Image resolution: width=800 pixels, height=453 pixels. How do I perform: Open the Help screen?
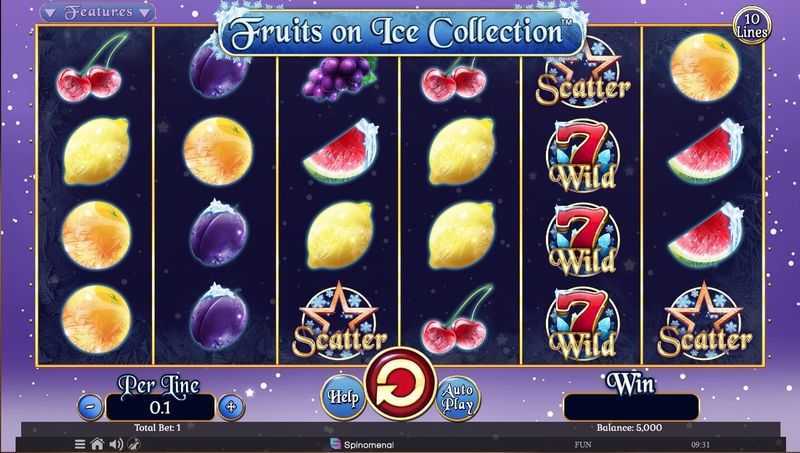[342, 397]
